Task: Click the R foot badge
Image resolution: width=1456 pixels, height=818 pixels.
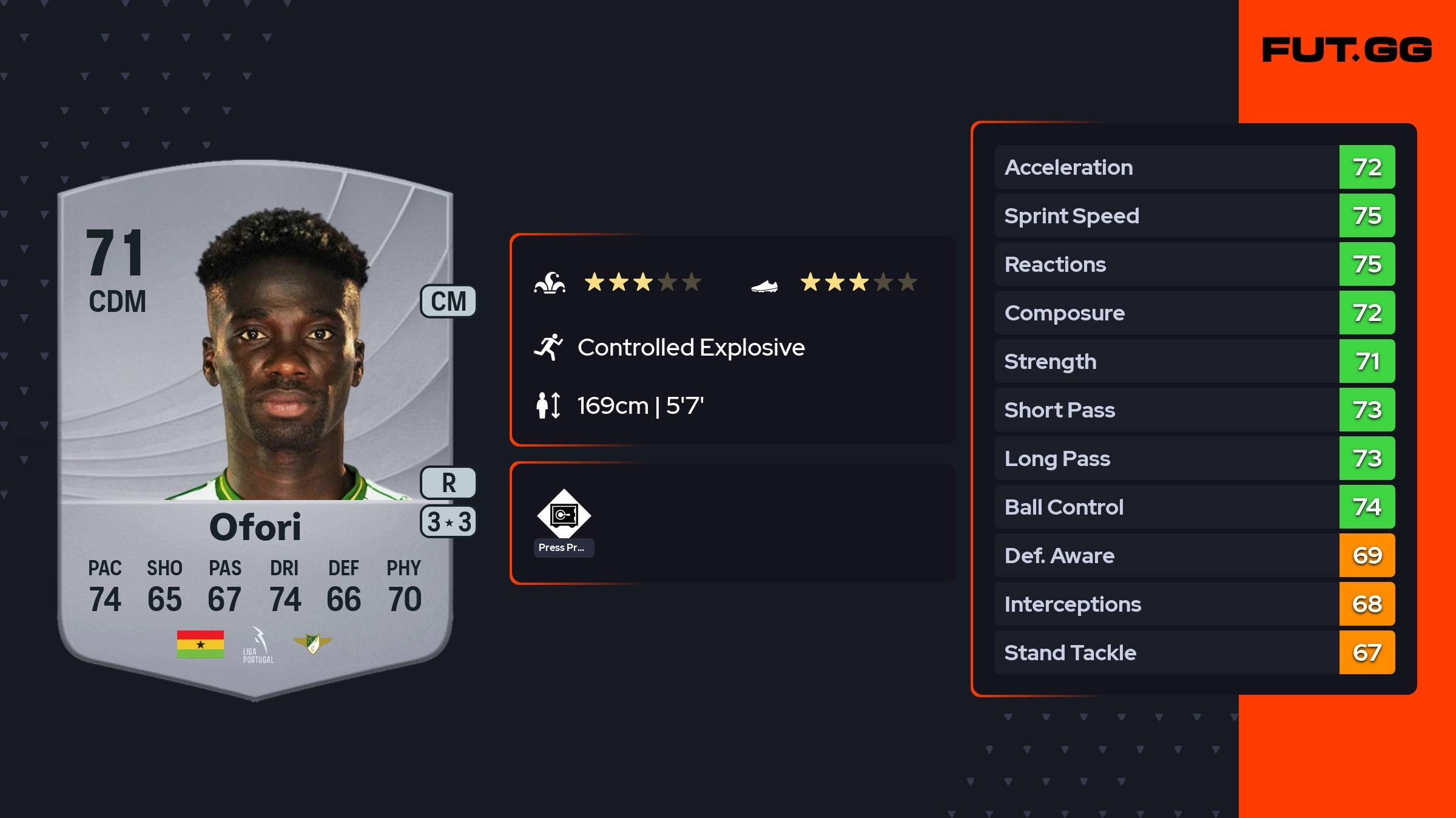Action: tap(448, 483)
